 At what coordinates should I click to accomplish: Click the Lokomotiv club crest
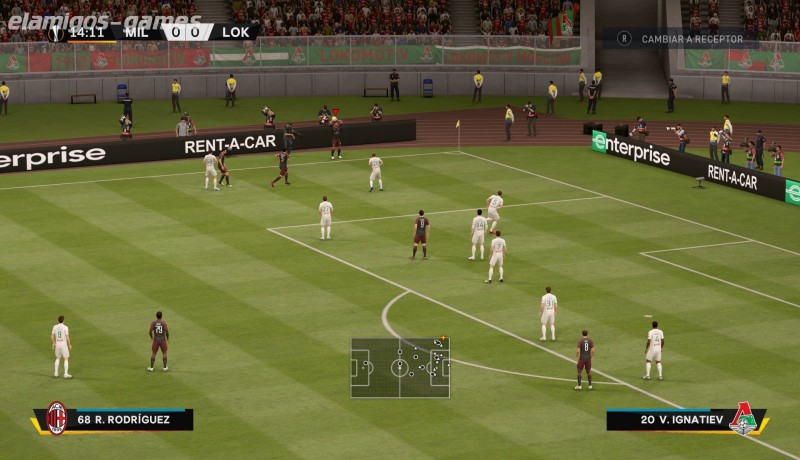pyautogui.click(x=743, y=419)
